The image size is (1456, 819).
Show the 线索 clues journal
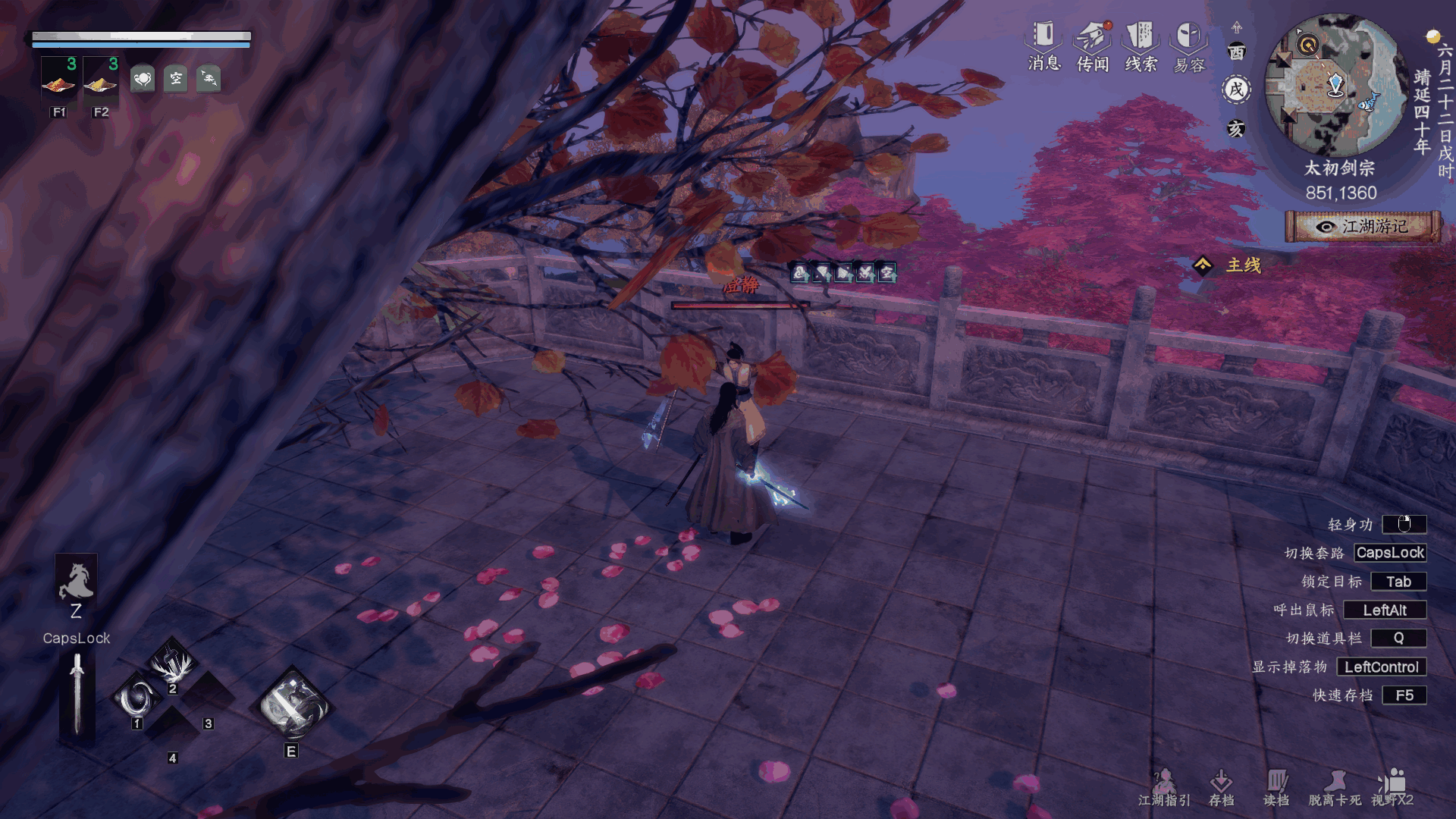1141,45
